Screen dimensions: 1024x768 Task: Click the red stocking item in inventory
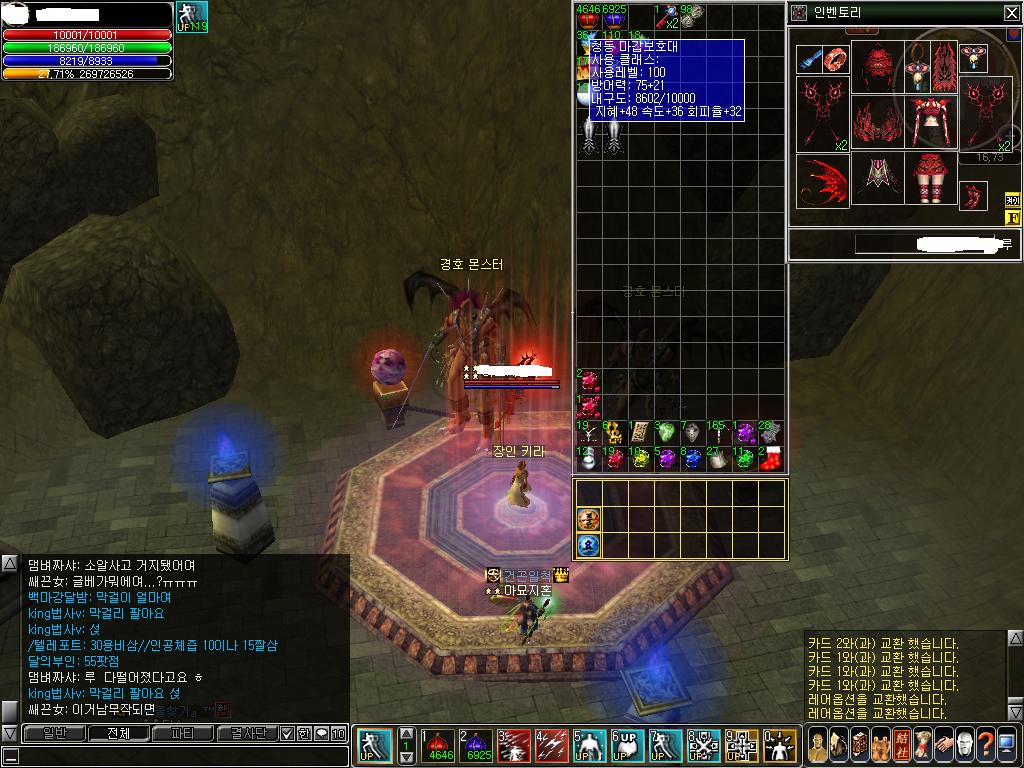(x=770, y=458)
